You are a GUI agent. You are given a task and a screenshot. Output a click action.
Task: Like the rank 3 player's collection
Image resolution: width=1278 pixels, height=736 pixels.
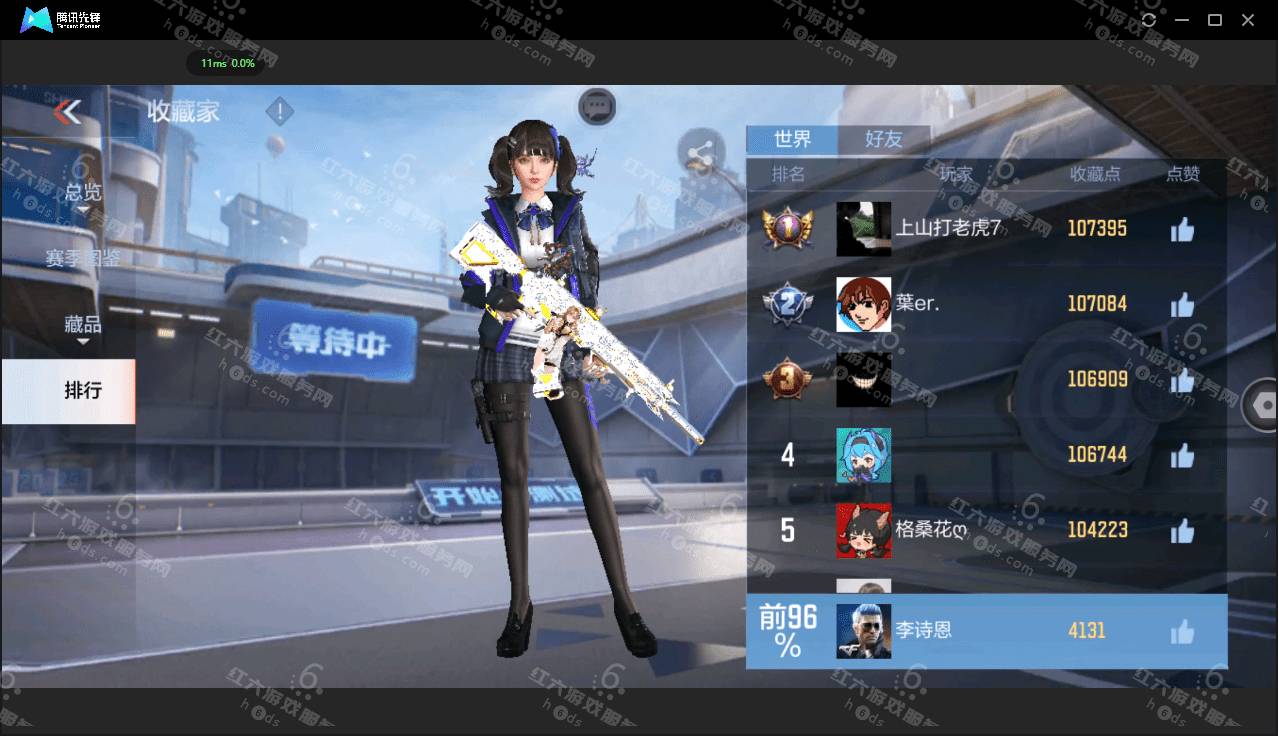click(1182, 380)
